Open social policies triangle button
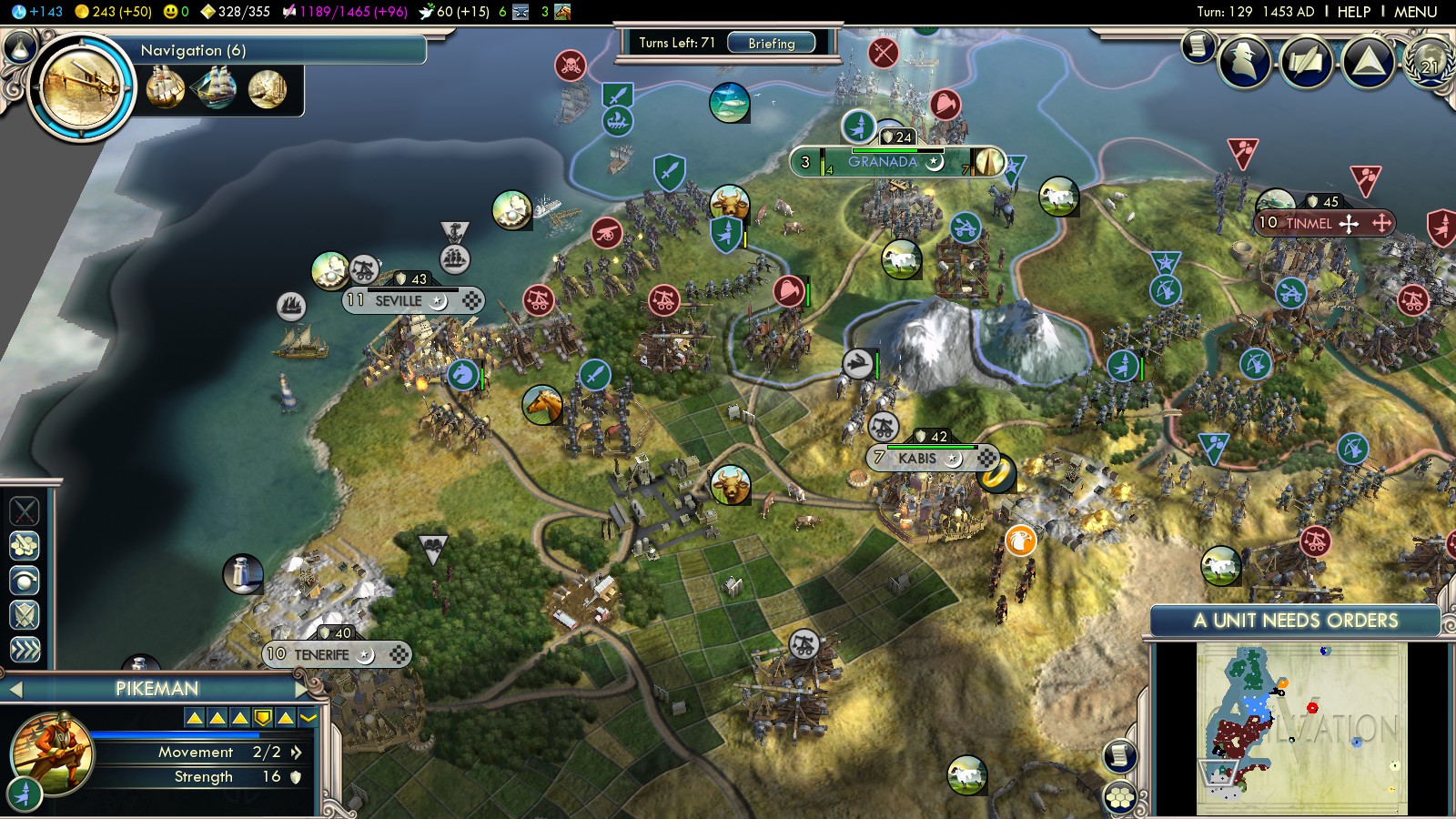The image size is (1456, 819). pyautogui.click(x=1368, y=62)
